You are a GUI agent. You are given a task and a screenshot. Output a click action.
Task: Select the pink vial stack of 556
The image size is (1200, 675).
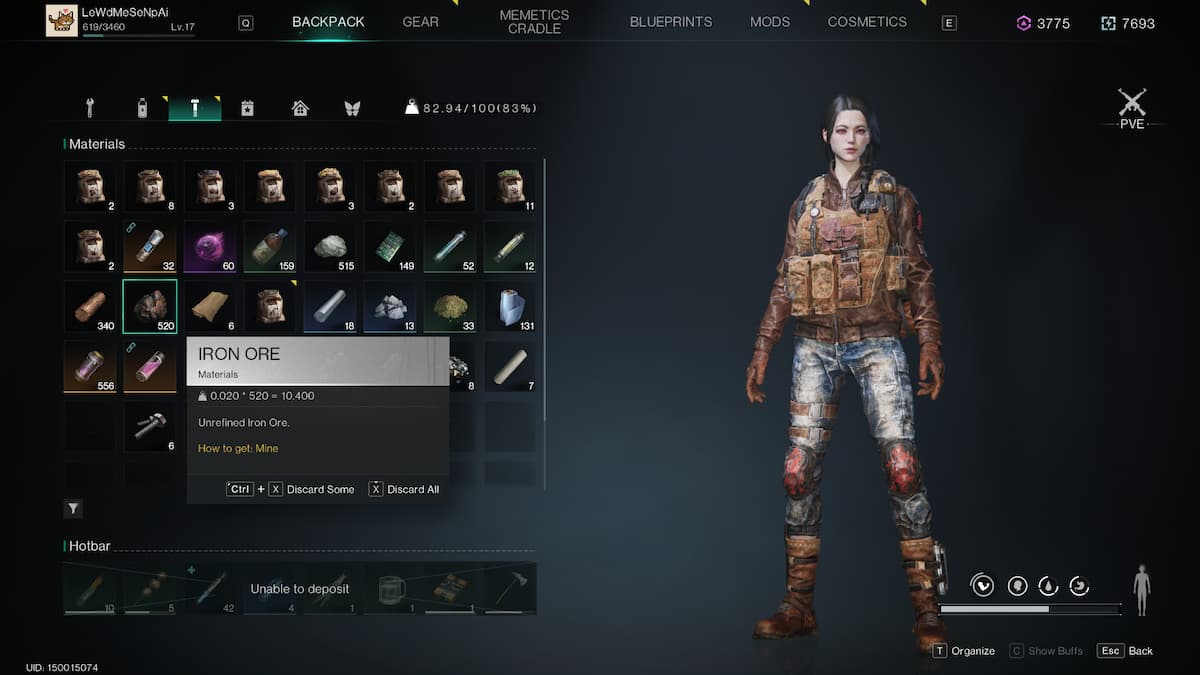pos(90,366)
